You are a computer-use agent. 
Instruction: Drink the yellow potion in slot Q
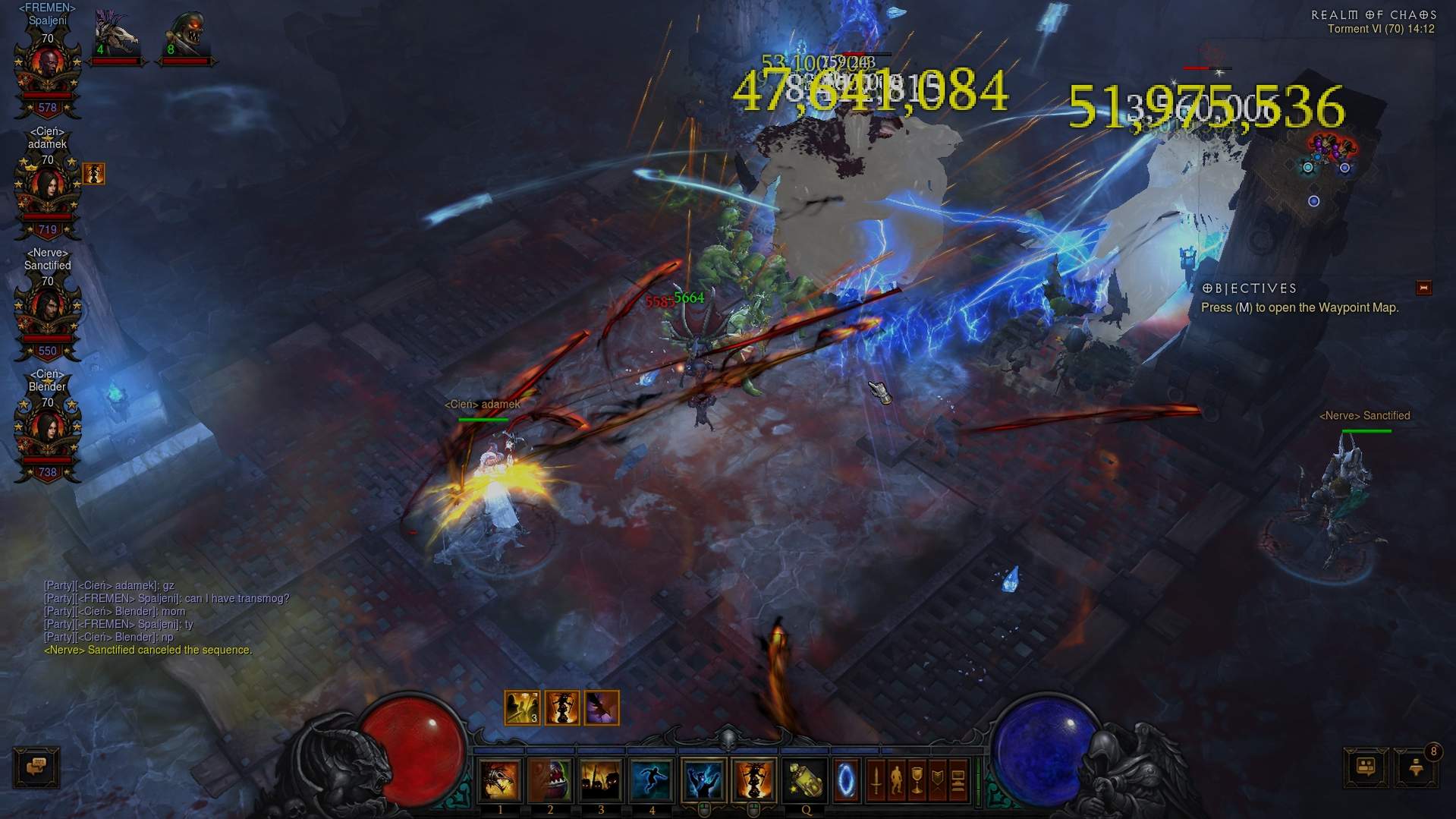805,780
